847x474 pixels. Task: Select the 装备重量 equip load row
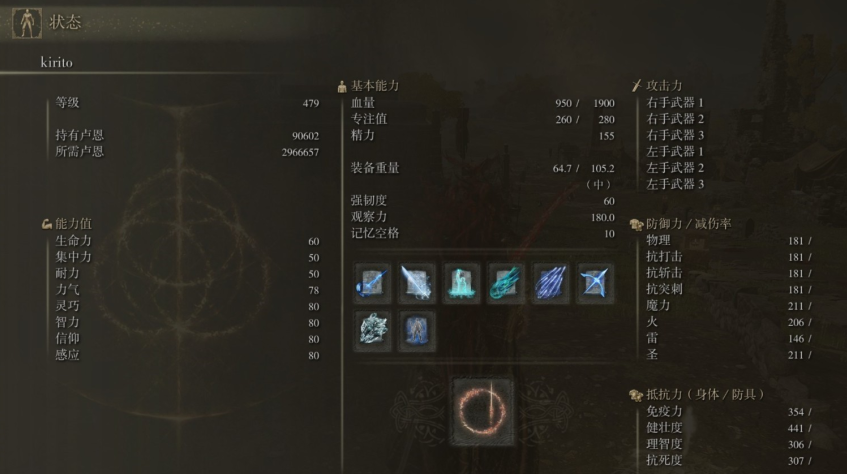482,167
